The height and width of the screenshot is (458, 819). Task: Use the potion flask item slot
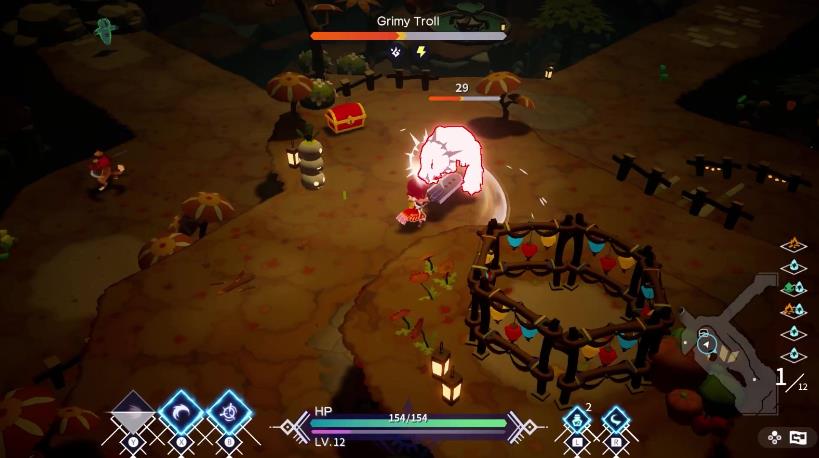[x=576, y=420]
